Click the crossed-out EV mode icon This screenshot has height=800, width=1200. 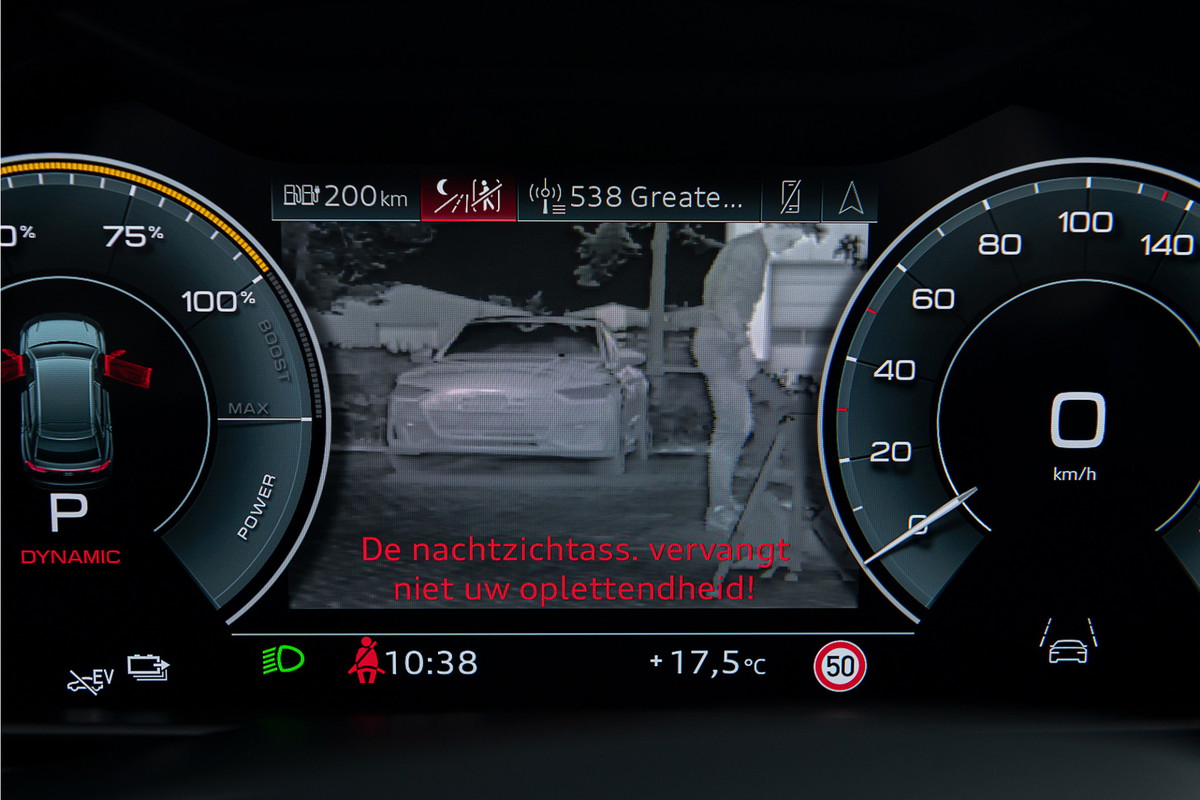(x=90, y=679)
